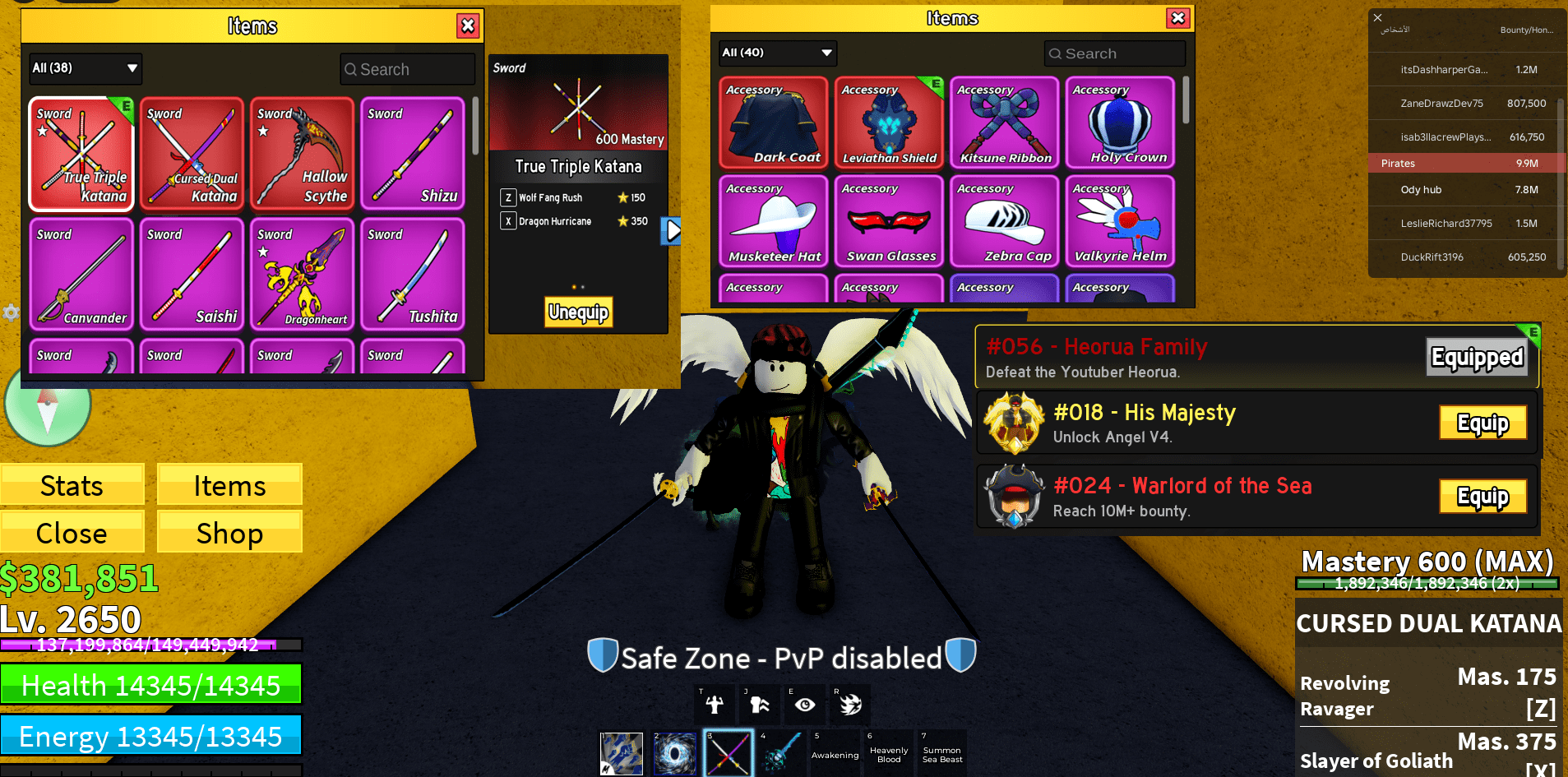Screen dimensions: 1568x777
Task: Select the True Triple Katana in hotbar slot 3
Action: (728, 752)
